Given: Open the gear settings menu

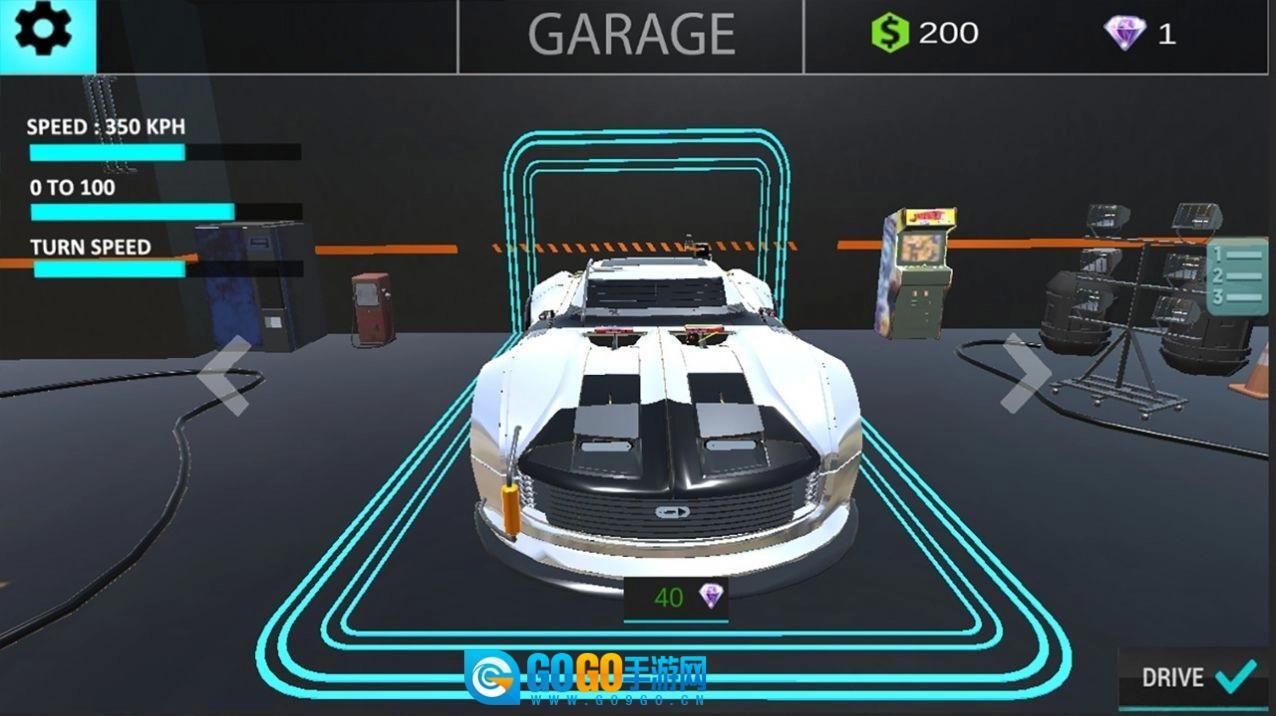Looking at the screenshot, I should point(45,34).
